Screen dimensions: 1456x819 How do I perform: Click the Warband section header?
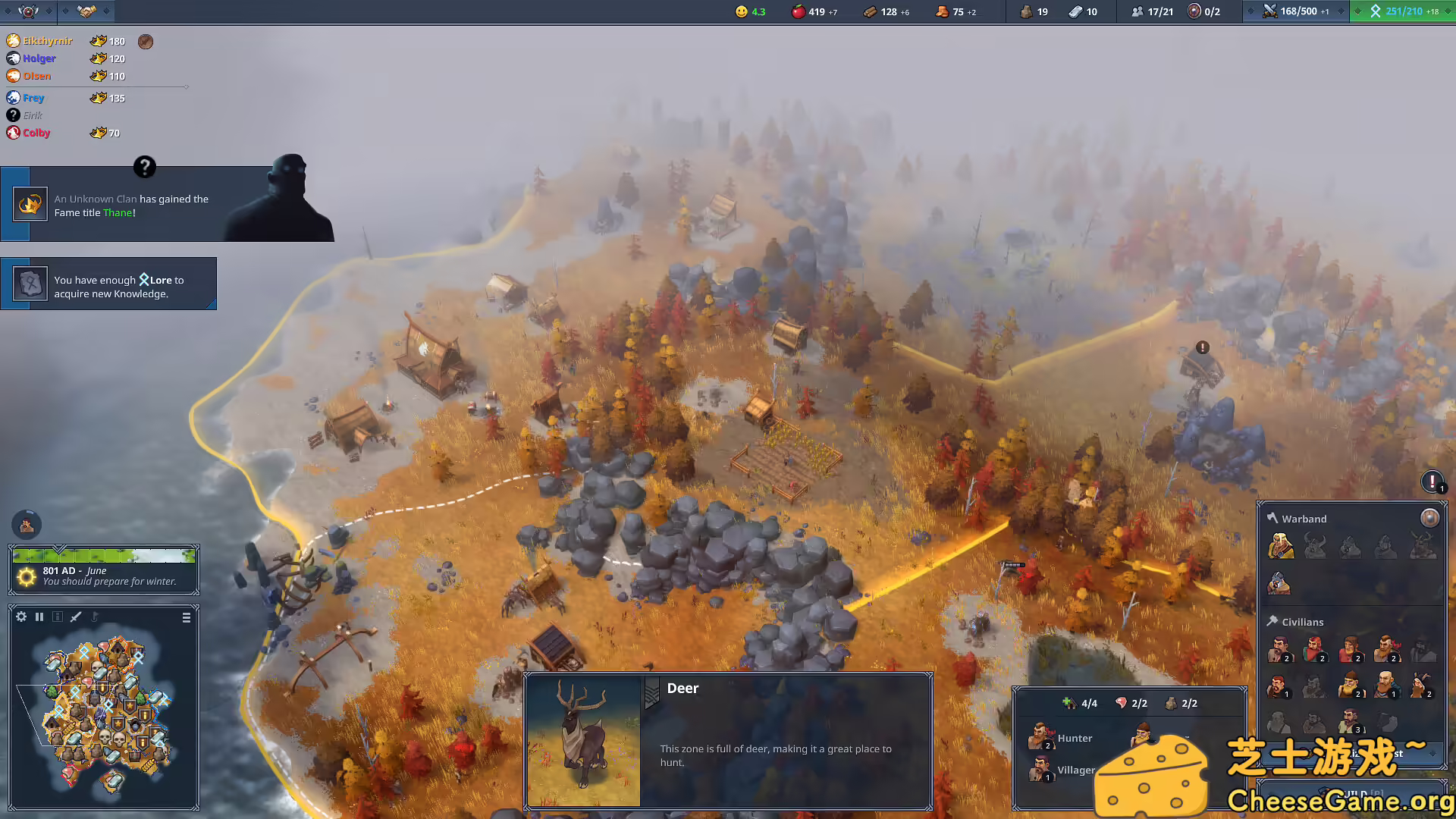pos(1304,518)
